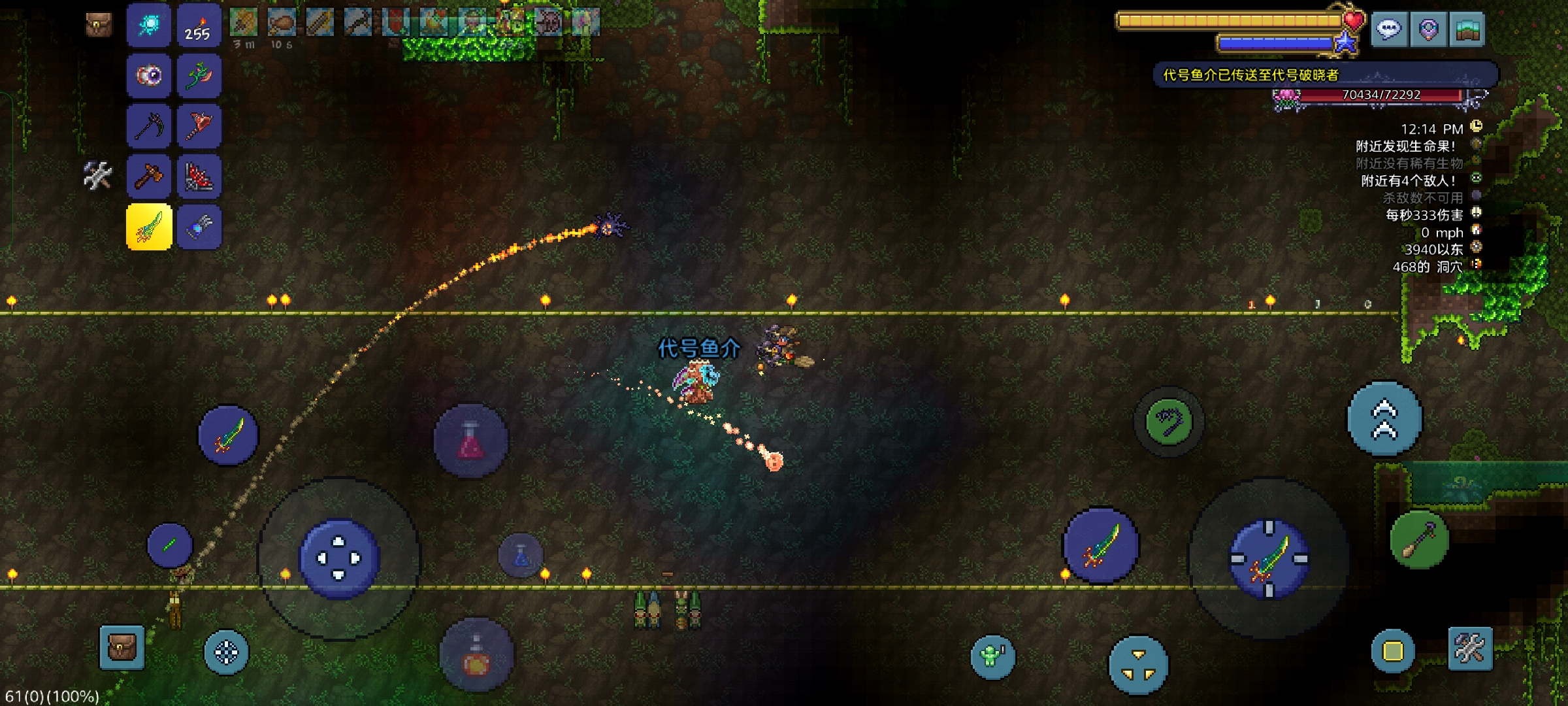
Task: Choose the cyan magic mirror hotbar slot
Action: pos(149,26)
